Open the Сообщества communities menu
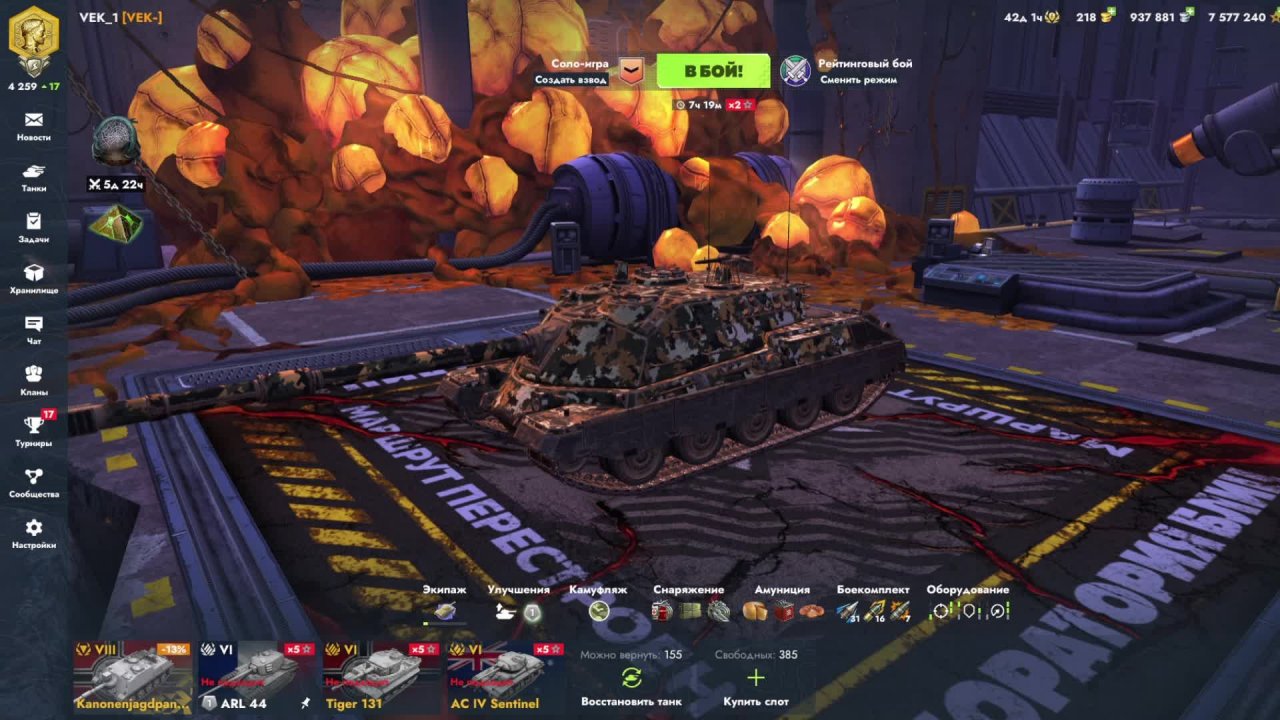The width and height of the screenshot is (1280, 720). coord(34,483)
